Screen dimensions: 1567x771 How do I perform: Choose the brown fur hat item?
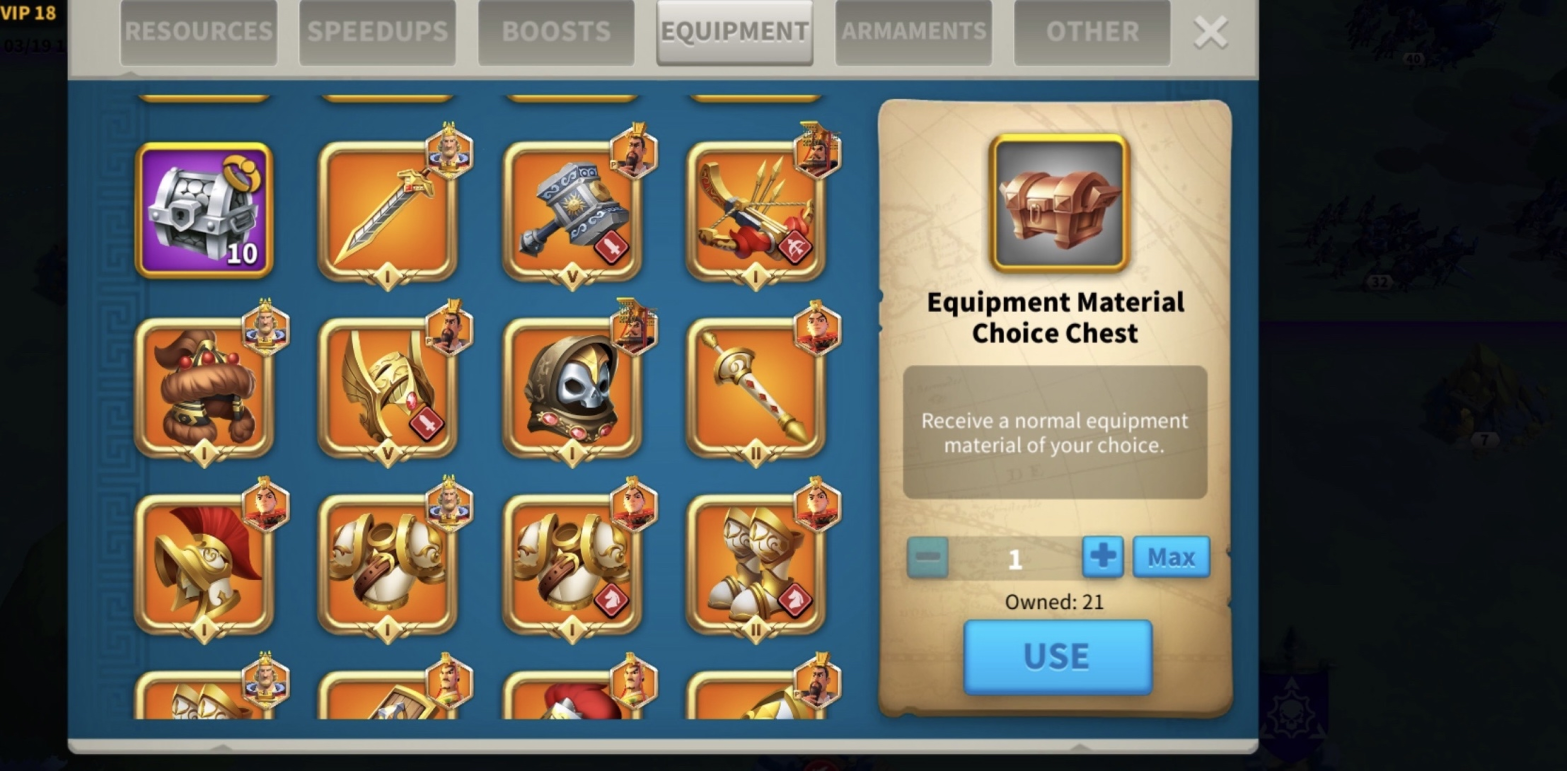(204, 388)
